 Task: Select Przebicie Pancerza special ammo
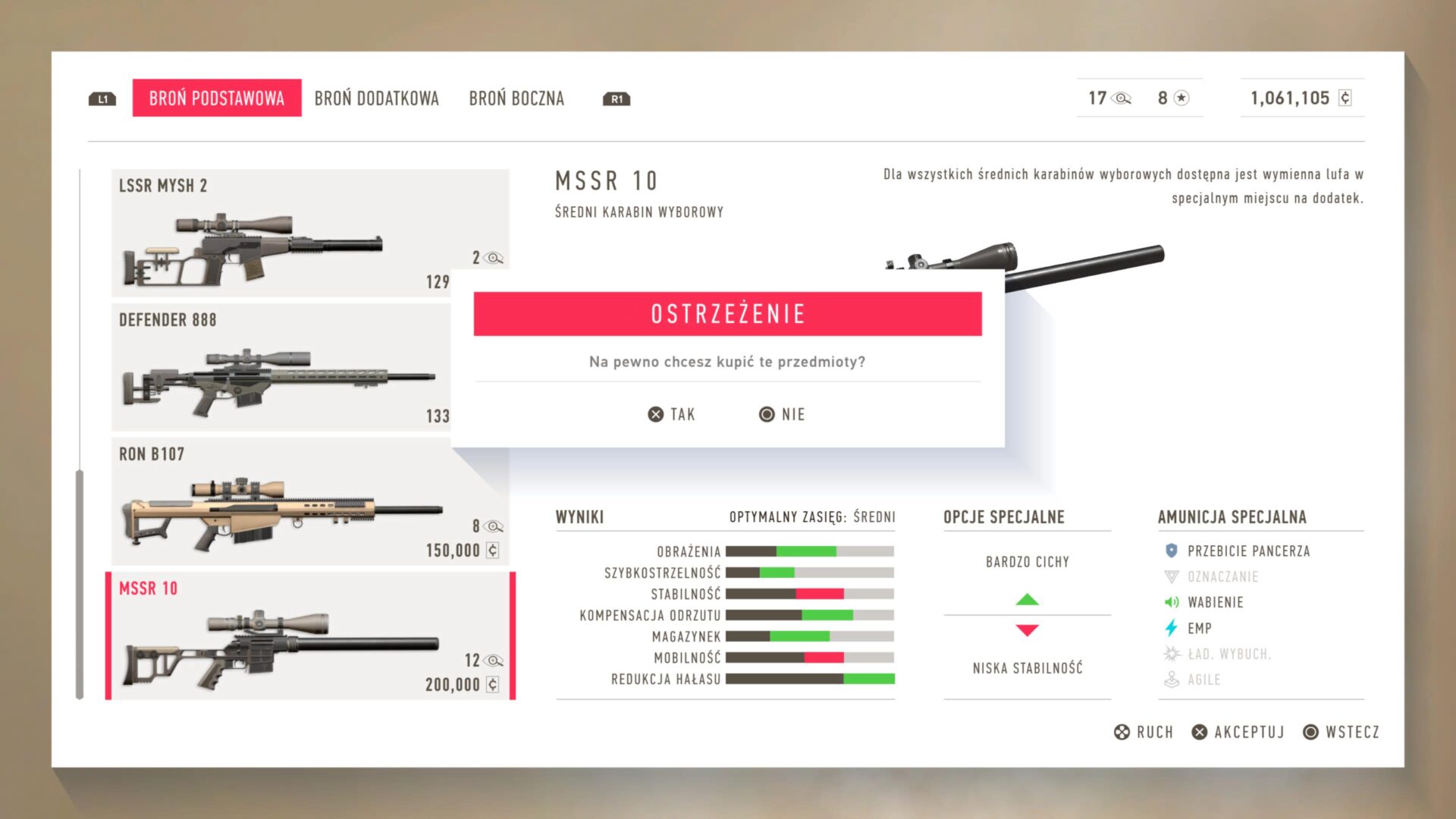point(1247,551)
